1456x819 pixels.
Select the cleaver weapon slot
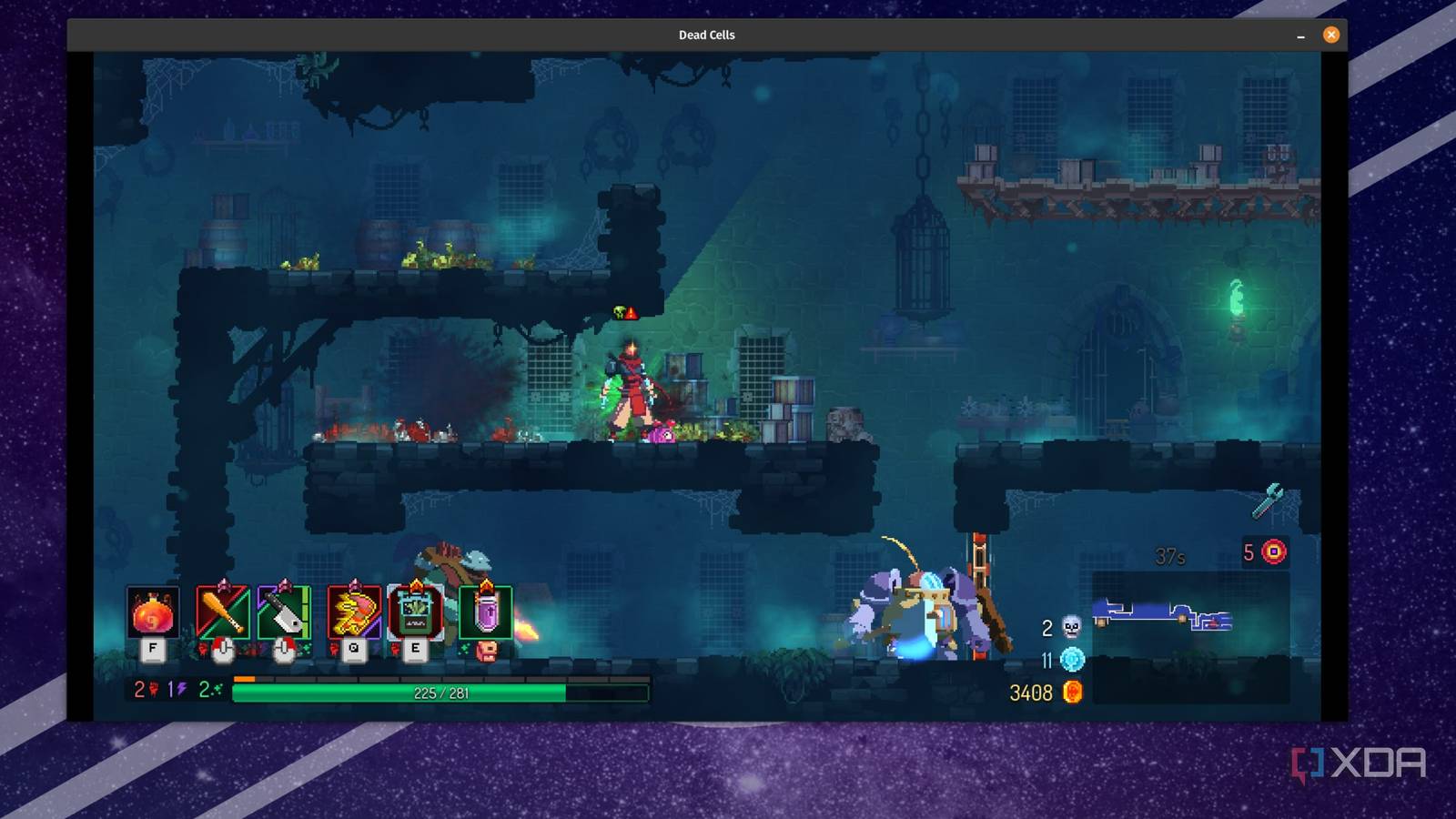point(284,612)
